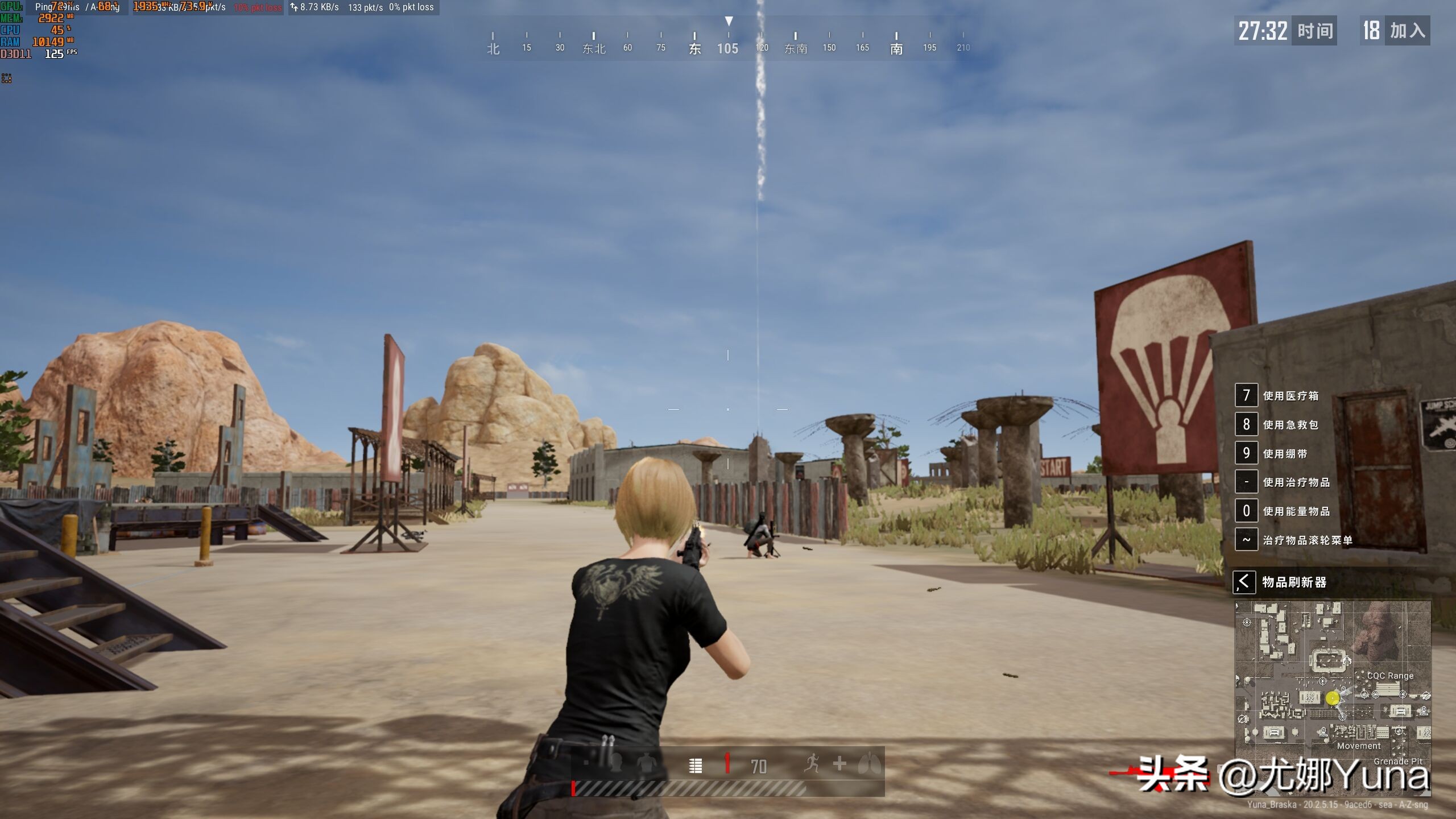Click the fire mode icon beside ammo count

pyautogui.click(x=695, y=766)
